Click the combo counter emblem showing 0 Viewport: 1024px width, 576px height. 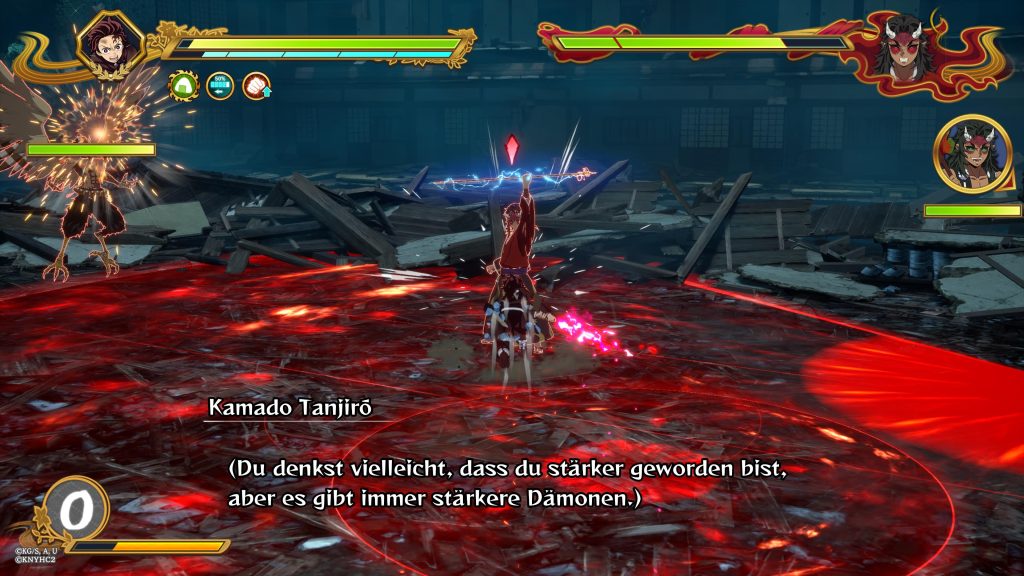(x=73, y=510)
